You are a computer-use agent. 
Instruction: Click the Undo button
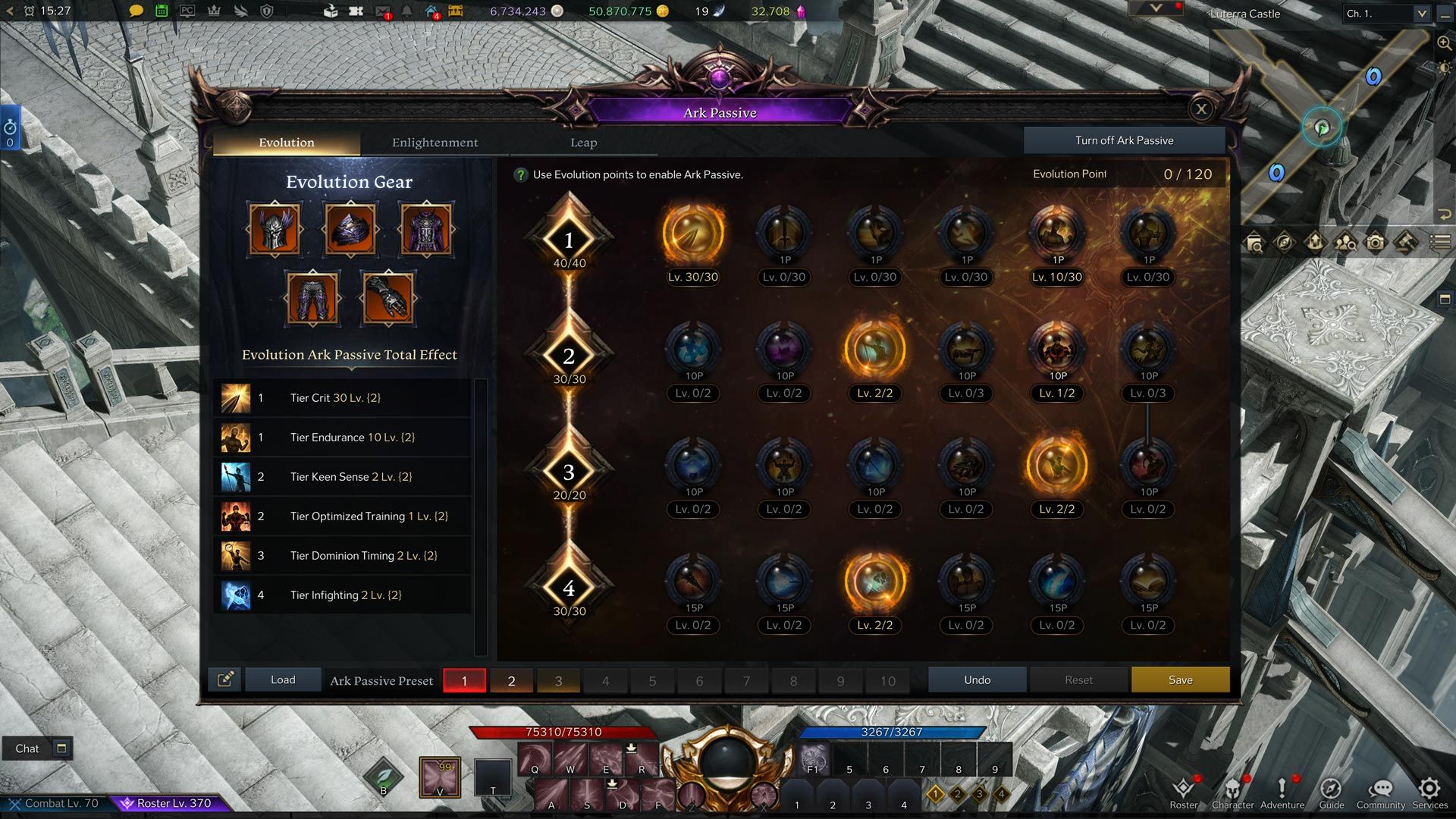tap(977, 679)
